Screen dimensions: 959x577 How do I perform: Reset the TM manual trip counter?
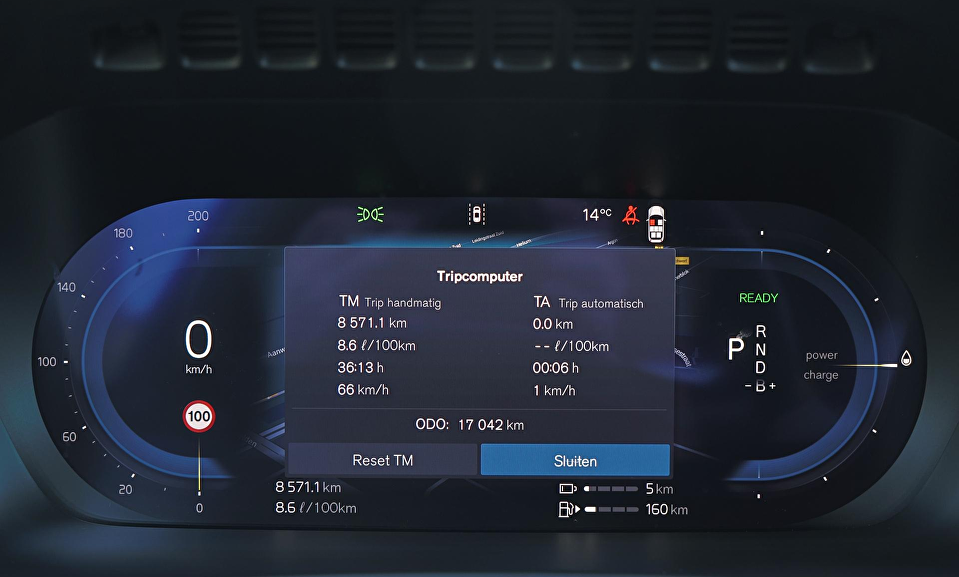[382, 460]
